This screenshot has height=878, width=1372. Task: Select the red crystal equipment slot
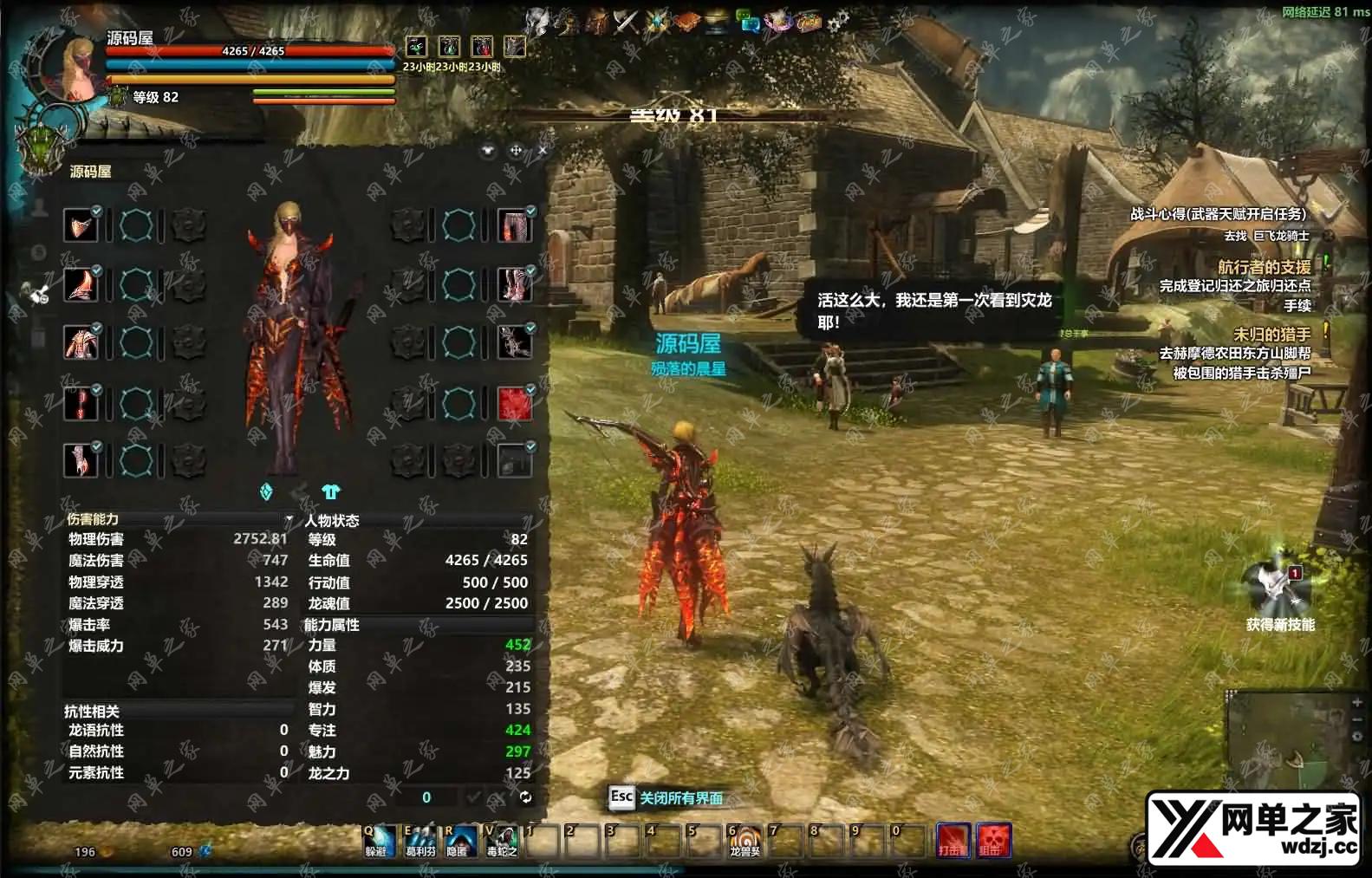click(x=514, y=404)
